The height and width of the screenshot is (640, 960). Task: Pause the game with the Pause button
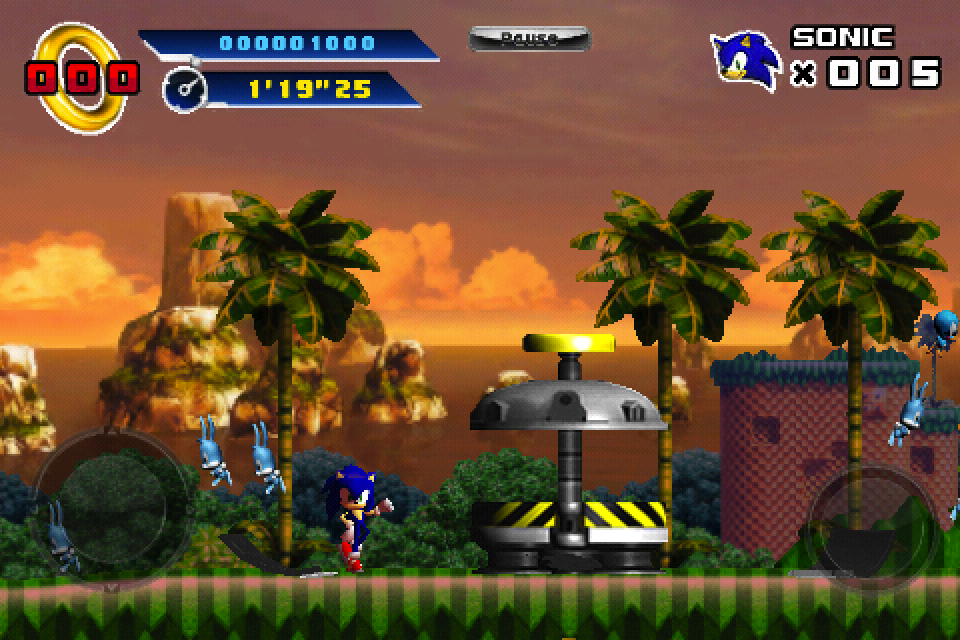point(529,39)
